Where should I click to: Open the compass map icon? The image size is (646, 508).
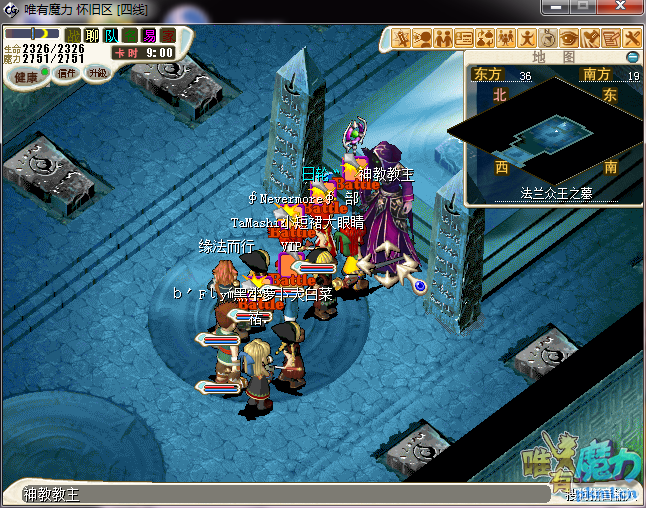pos(548,38)
